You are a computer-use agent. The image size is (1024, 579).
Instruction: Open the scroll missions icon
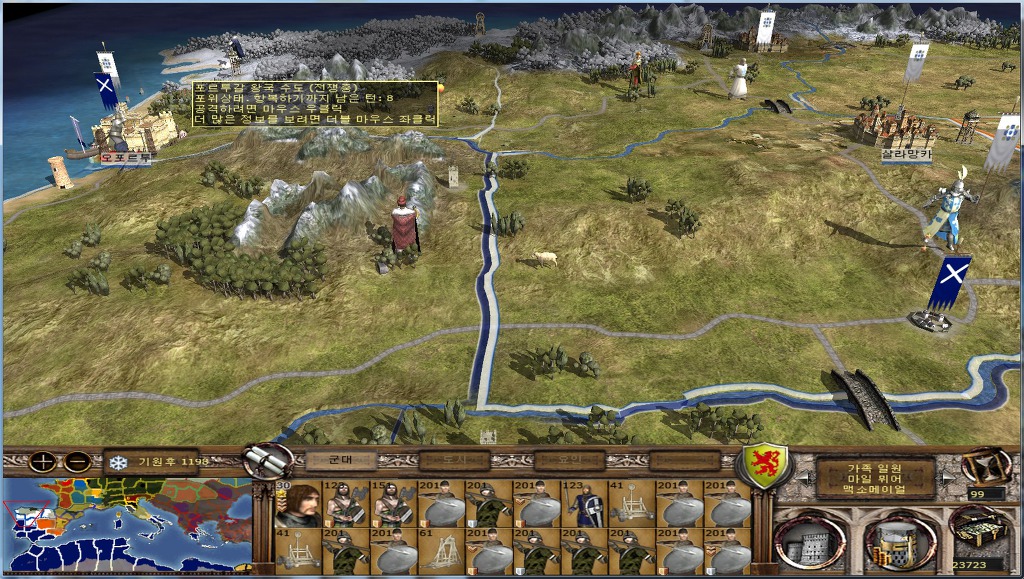click(x=268, y=461)
